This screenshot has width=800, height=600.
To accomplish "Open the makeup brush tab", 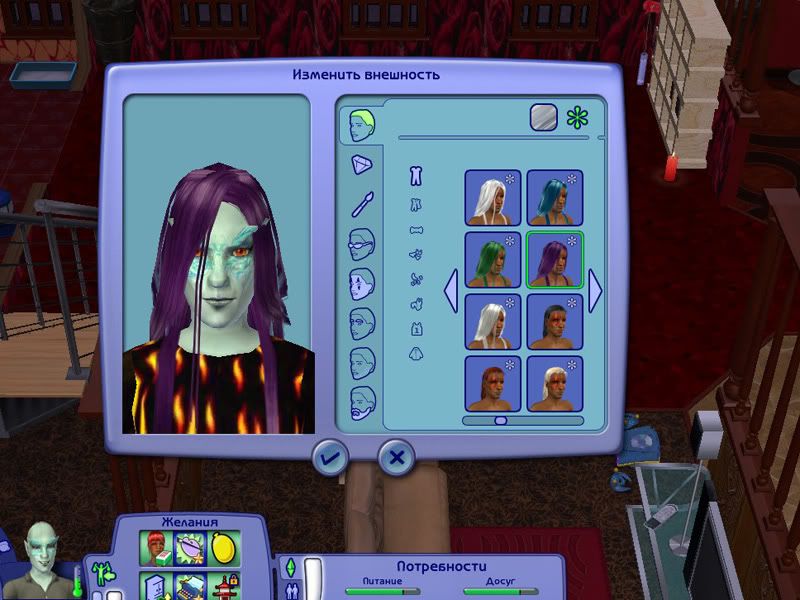I will coord(362,204).
